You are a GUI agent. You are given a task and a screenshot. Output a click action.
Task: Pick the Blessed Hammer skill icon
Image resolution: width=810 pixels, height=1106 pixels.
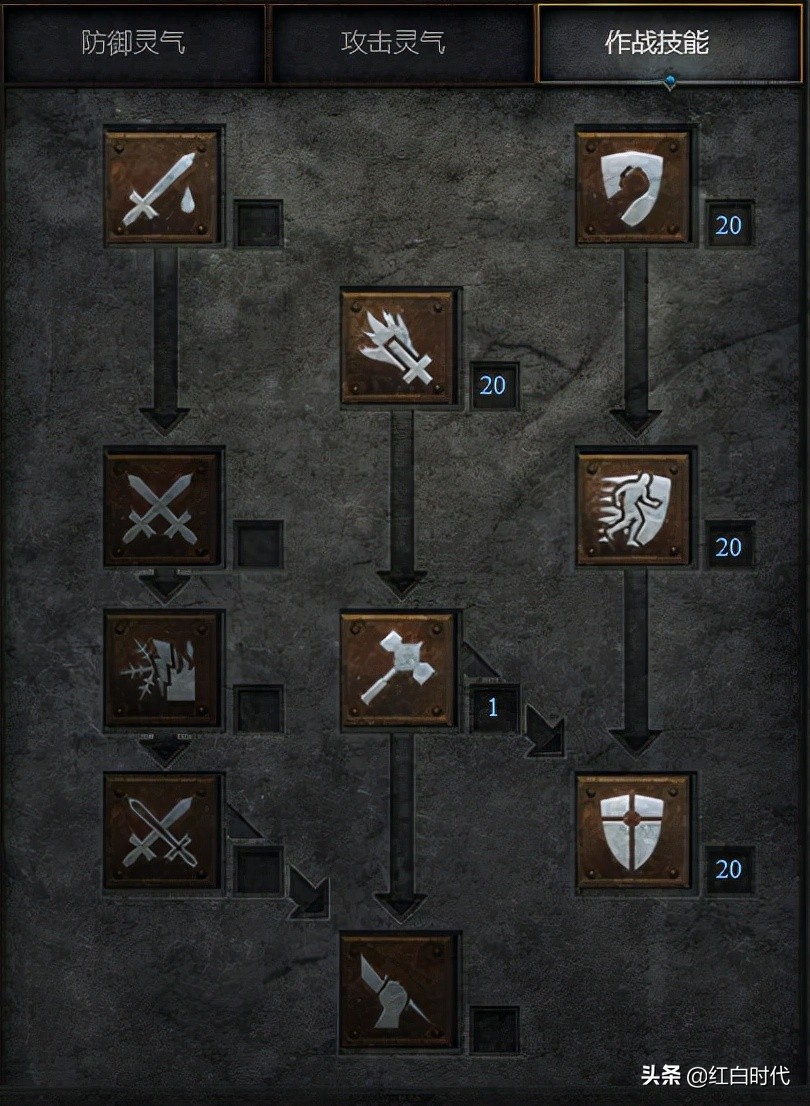[x=399, y=669]
